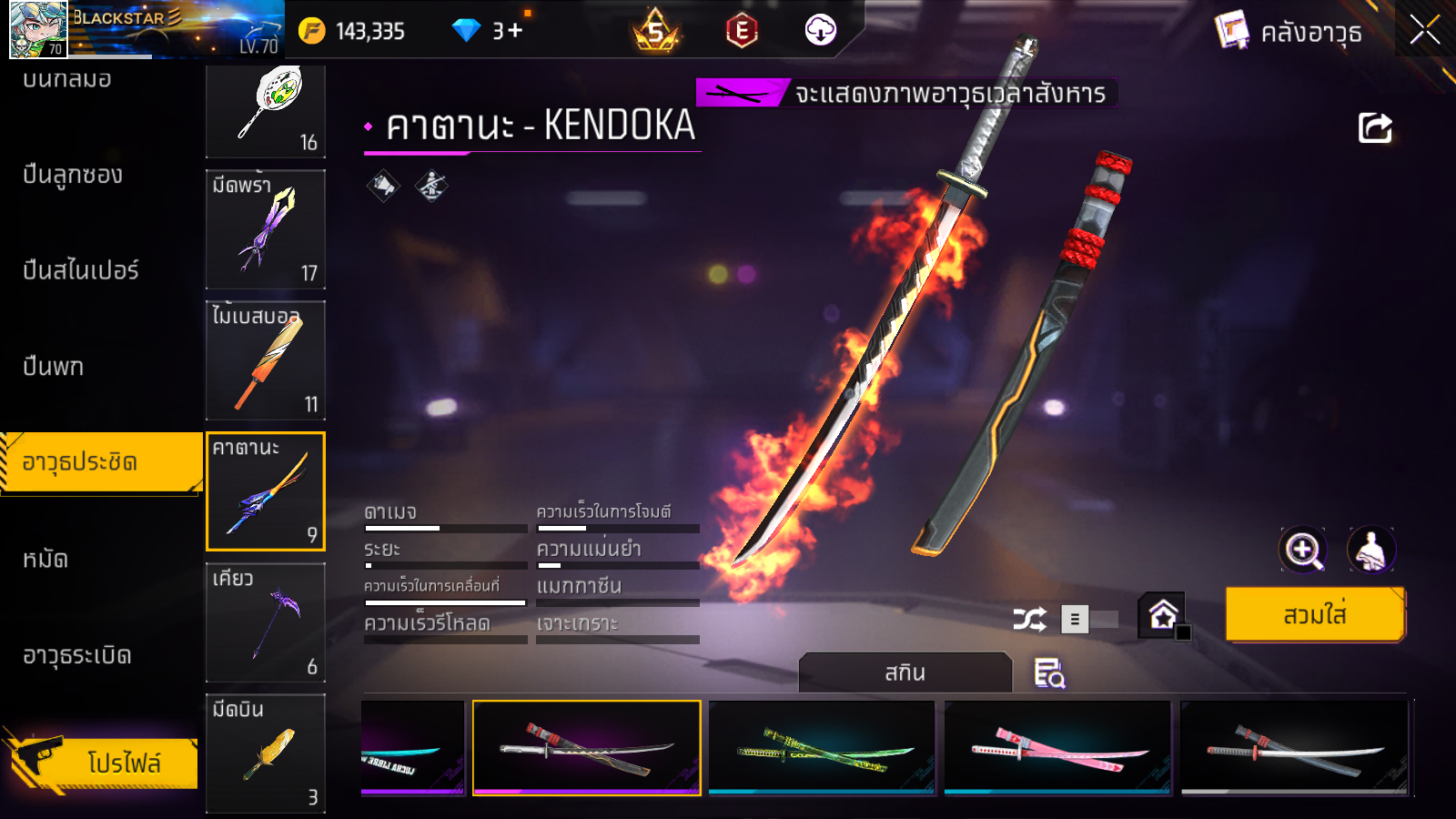
Task: Open the คลังอาวุธ weapon vault
Action: click(1289, 33)
